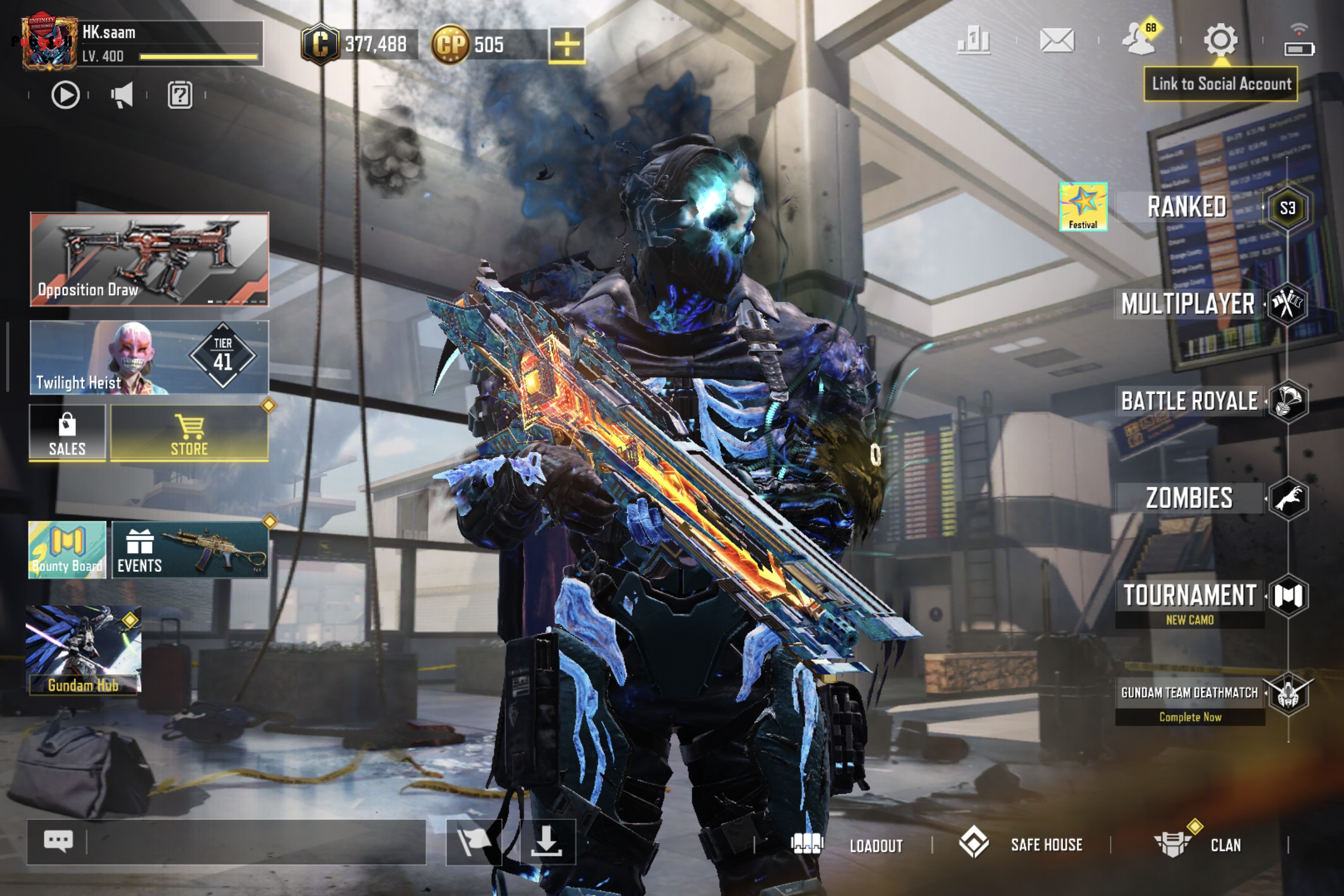Enter Zombies mode

click(1190, 498)
